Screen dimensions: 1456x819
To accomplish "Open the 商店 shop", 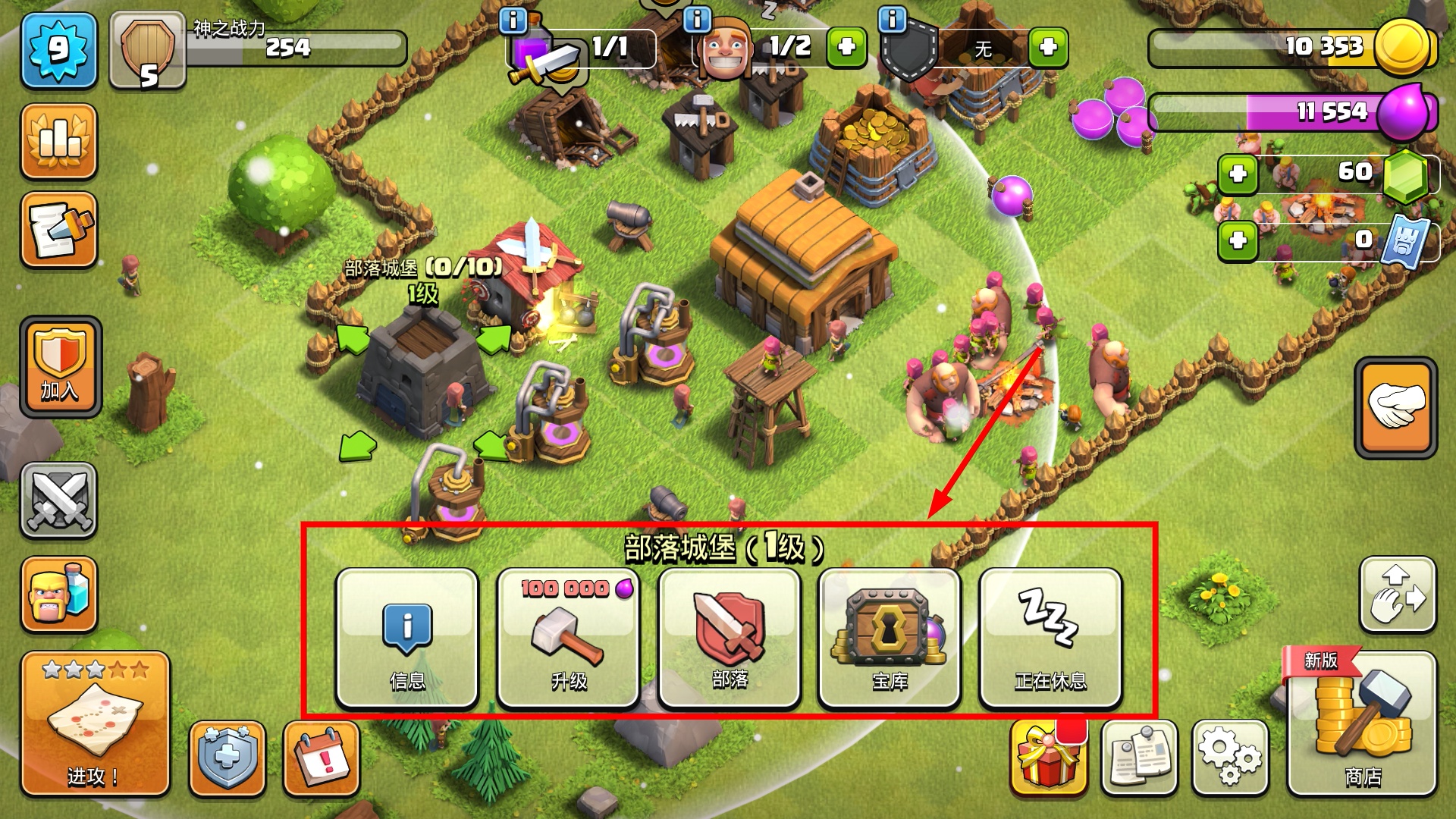I will 1362,724.
